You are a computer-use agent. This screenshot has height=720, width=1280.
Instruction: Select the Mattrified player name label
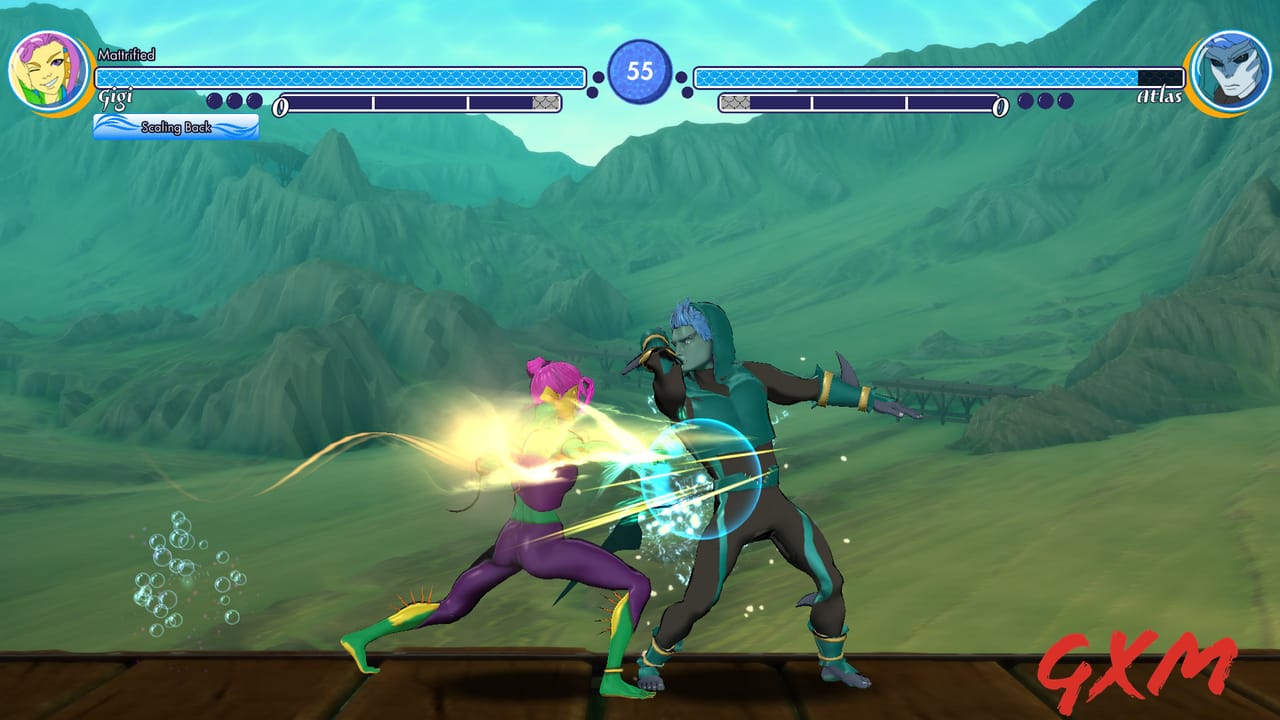[x=128, y=53]
